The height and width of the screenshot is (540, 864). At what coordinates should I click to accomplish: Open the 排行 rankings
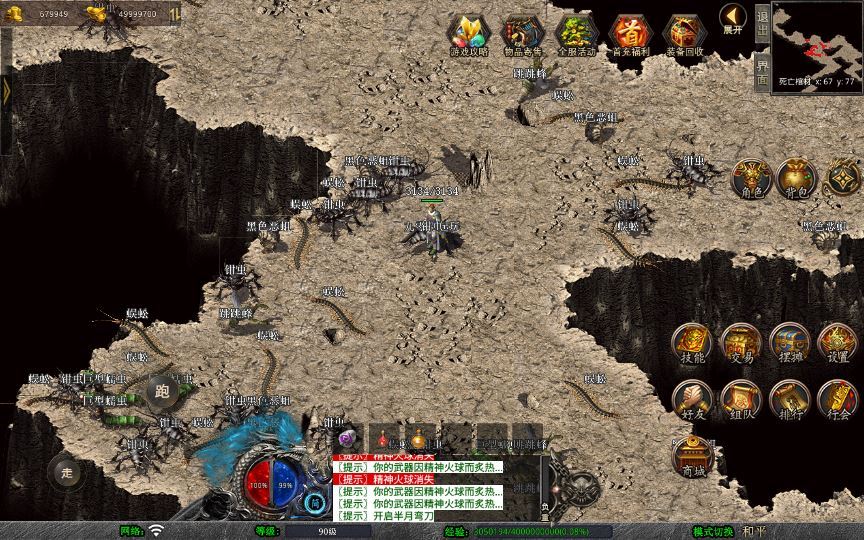point(789,399)
